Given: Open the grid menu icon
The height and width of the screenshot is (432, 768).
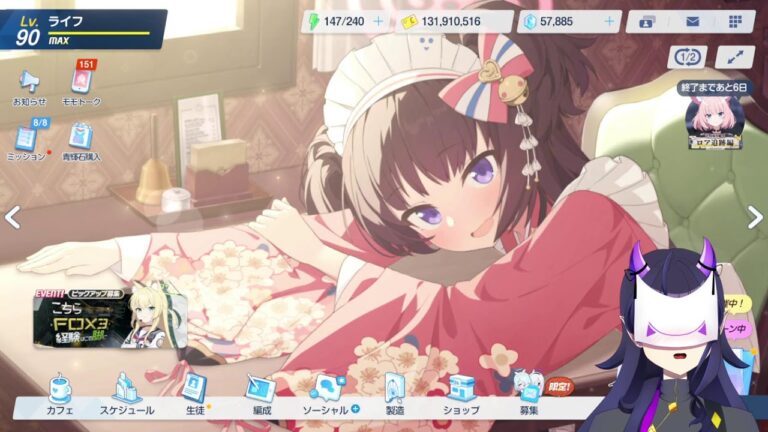Looking at the screenshot, I should point(735,21).
